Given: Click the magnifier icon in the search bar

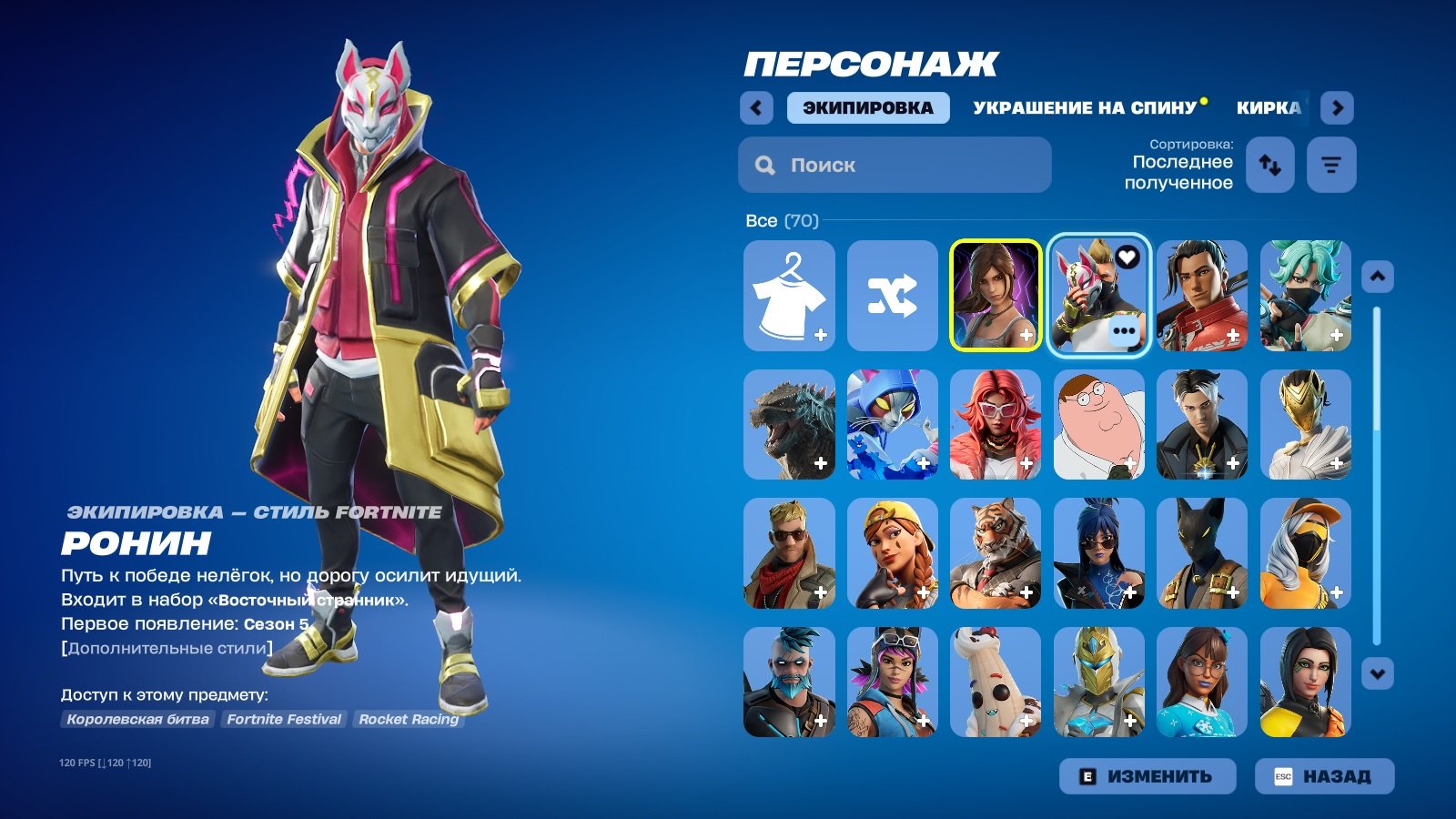Looking at the screenshot, I should coord(763,165).
